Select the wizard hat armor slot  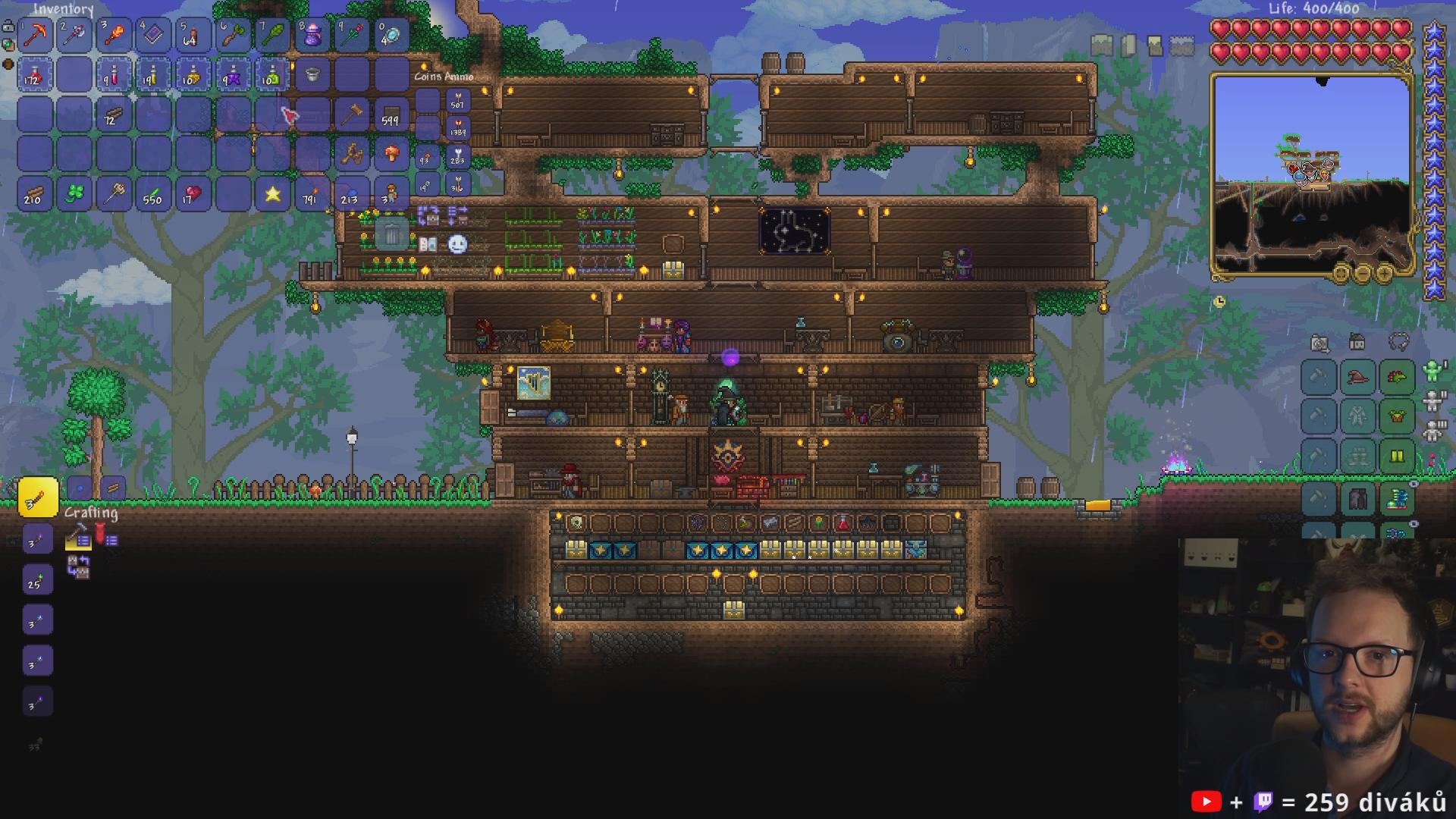(1357, 377)
